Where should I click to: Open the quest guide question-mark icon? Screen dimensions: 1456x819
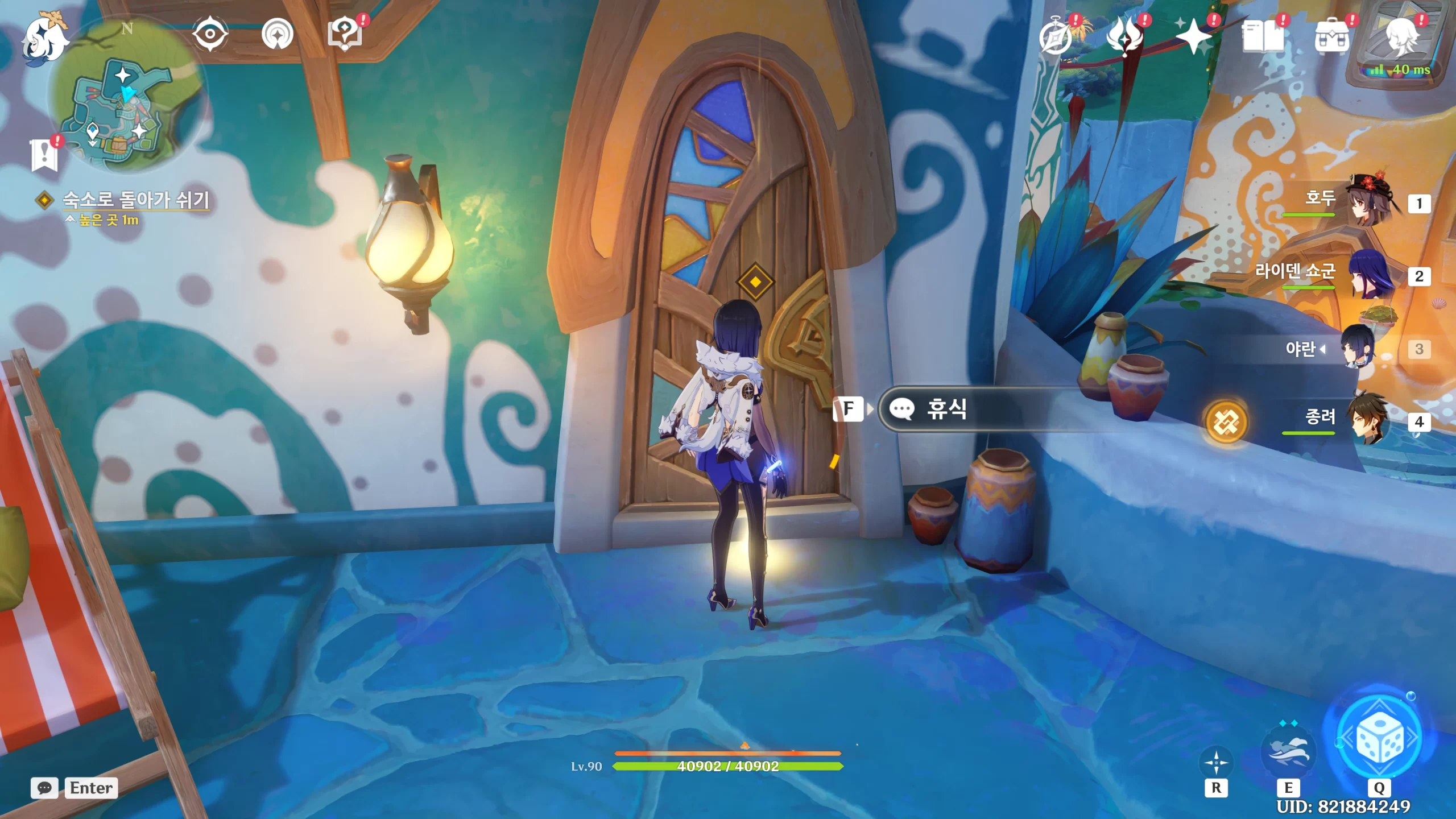(x=345, y=34)
